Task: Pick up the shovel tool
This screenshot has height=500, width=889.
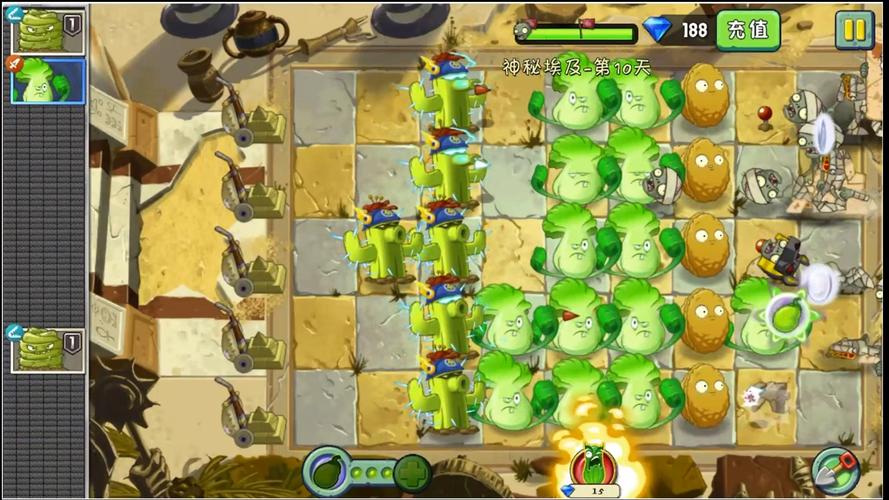Action: click(835, 468)
